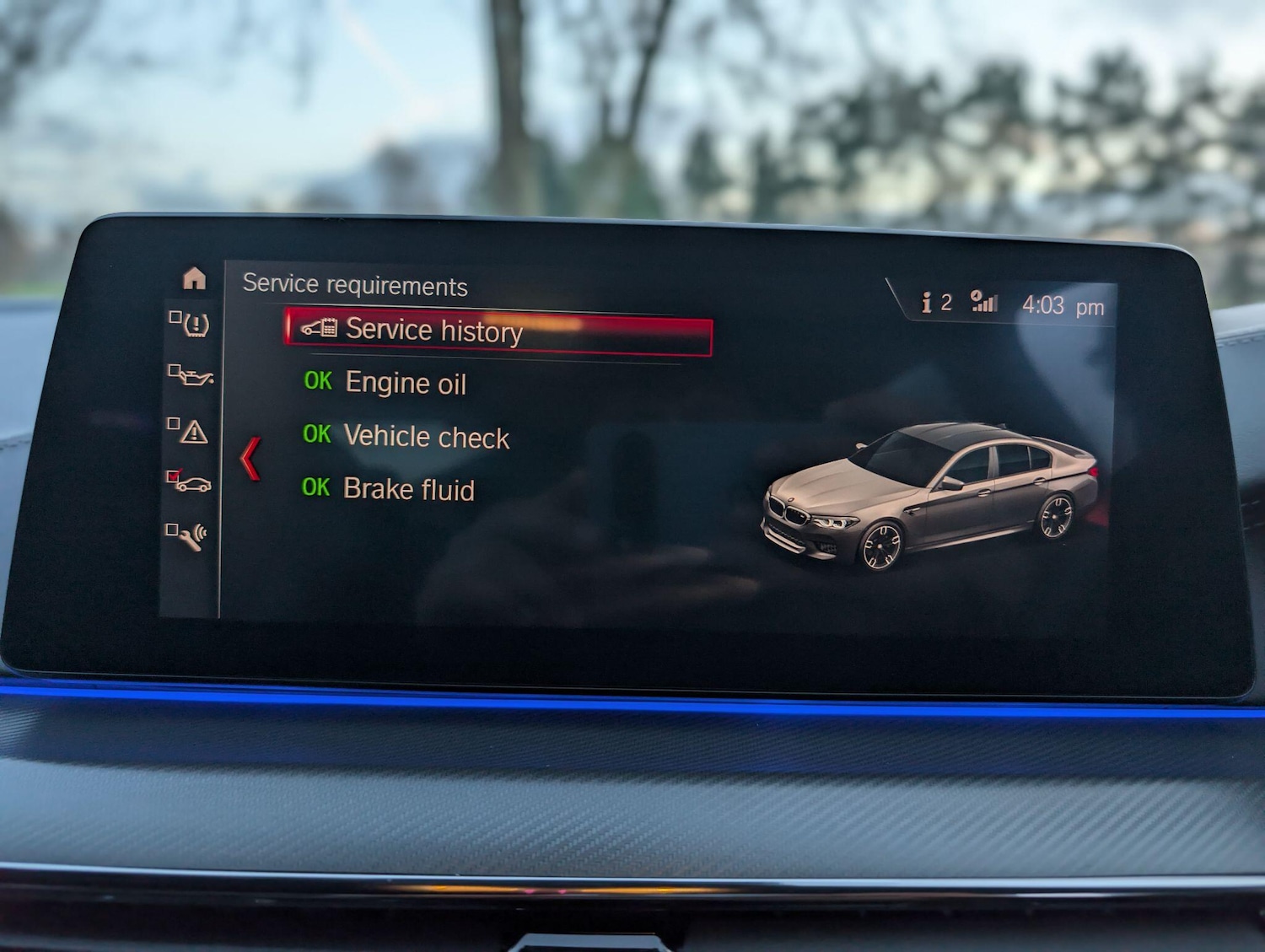
Task: Click the green OK beside Brake fluid
Action: click(316, 487)
